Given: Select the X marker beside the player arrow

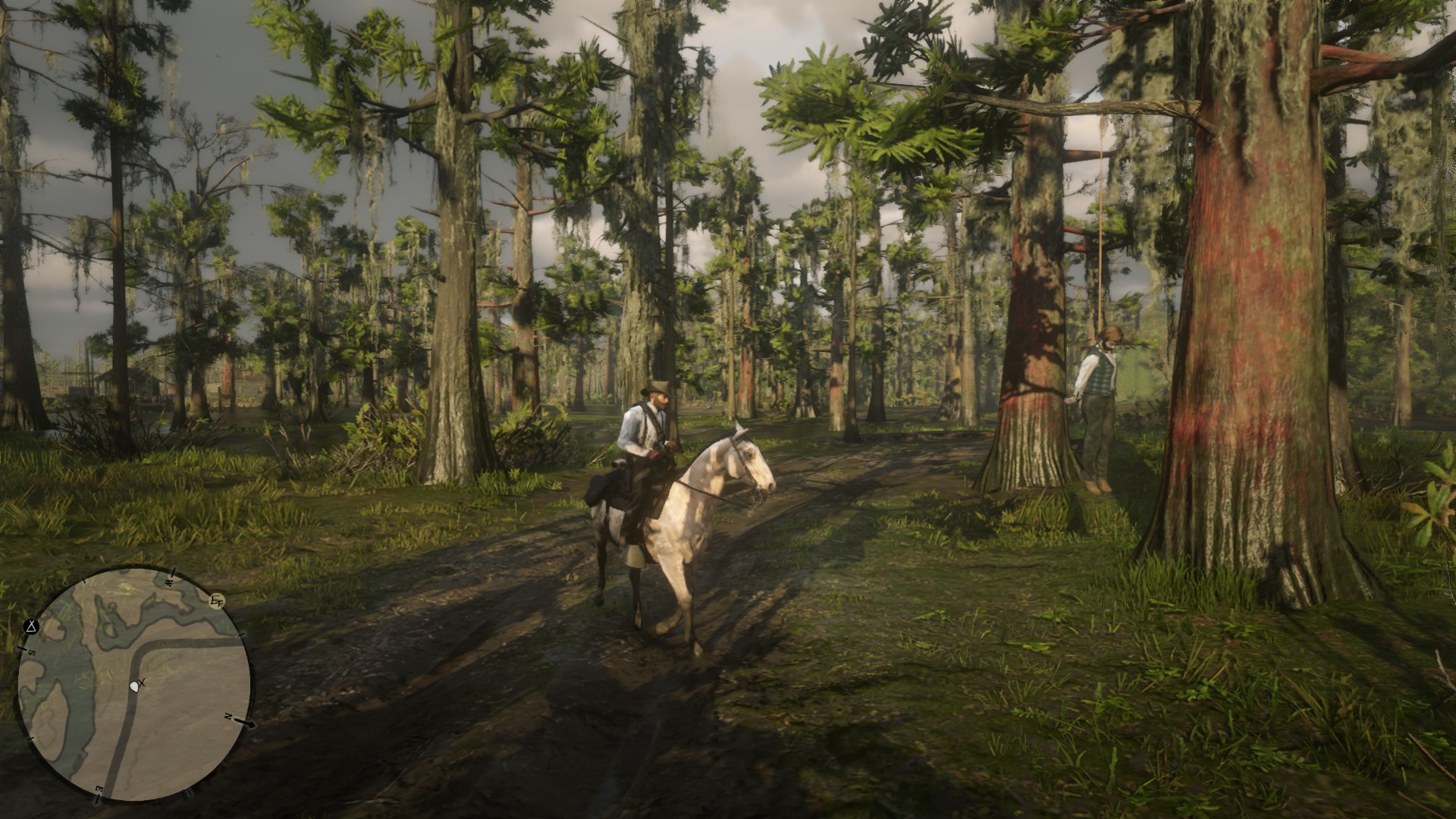Looking at the screenshot, I should coord(143,683).
